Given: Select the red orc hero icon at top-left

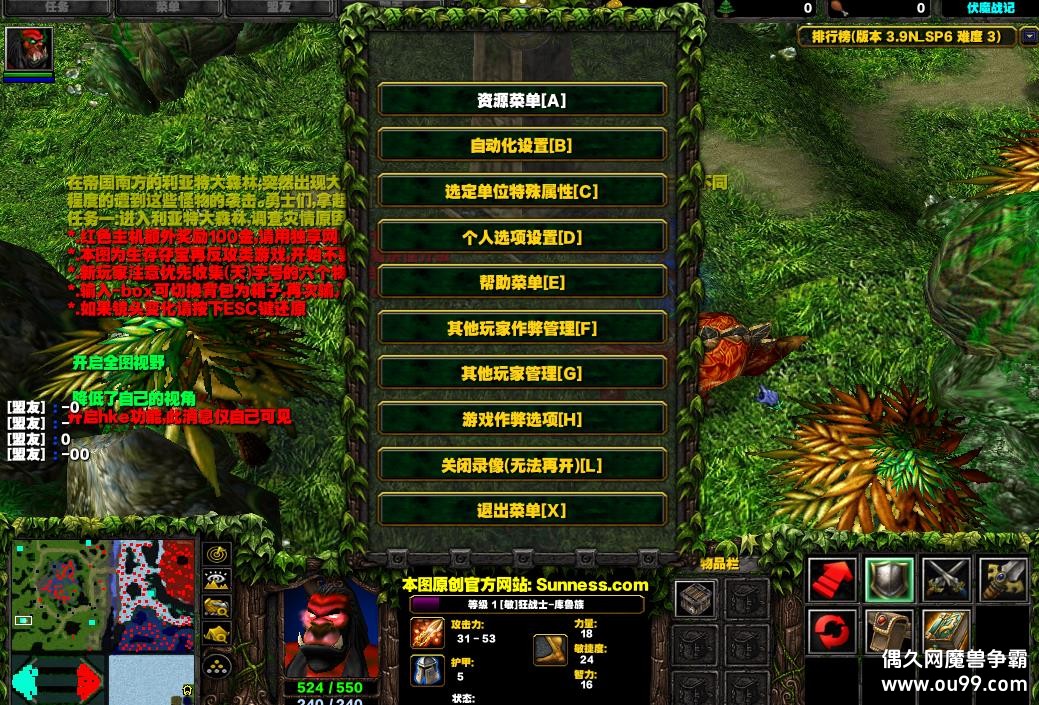Looking at the screenshot, I should coord(28,49).
